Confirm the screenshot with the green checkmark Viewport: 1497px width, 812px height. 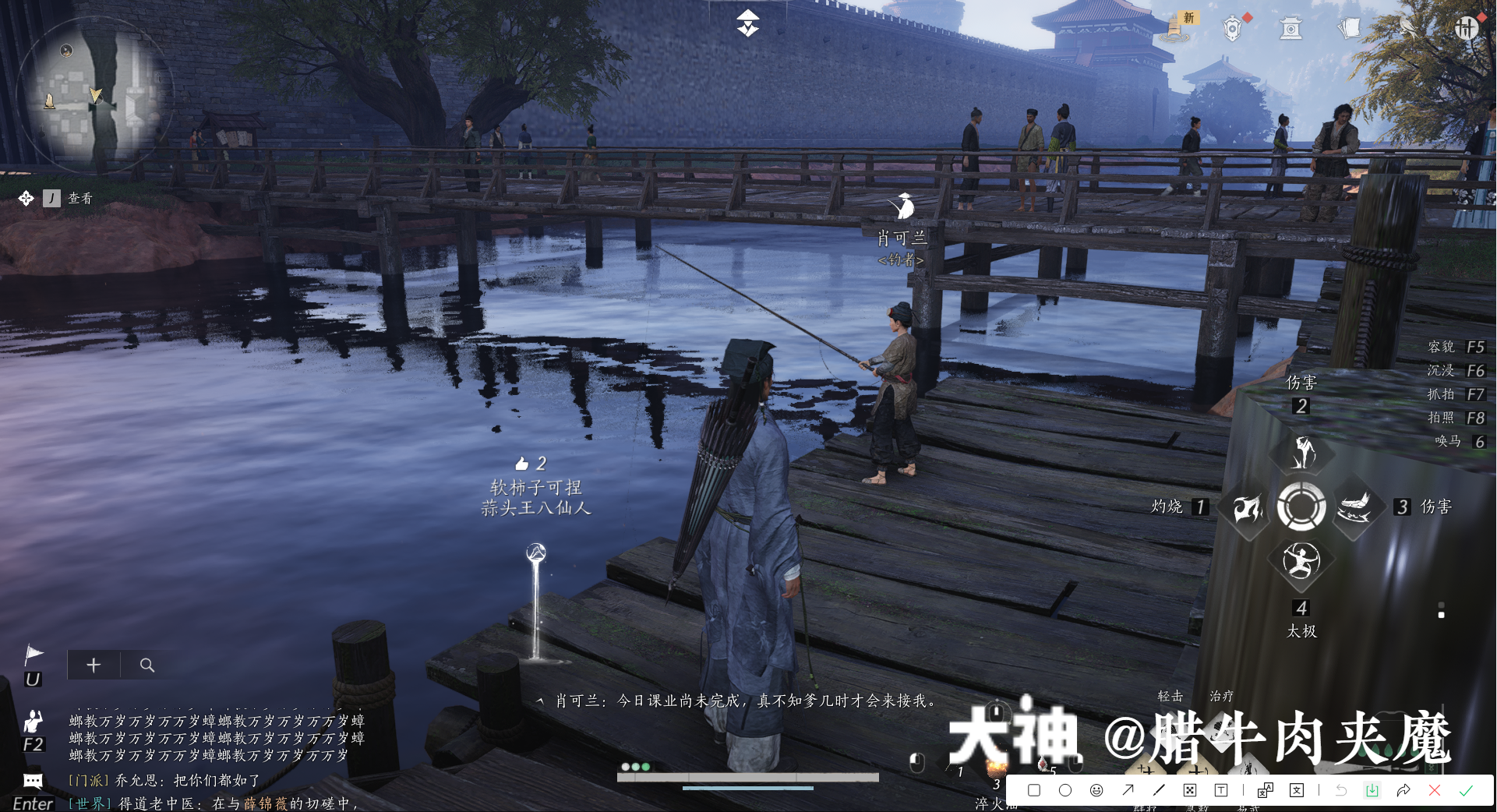click(1466, 790)
